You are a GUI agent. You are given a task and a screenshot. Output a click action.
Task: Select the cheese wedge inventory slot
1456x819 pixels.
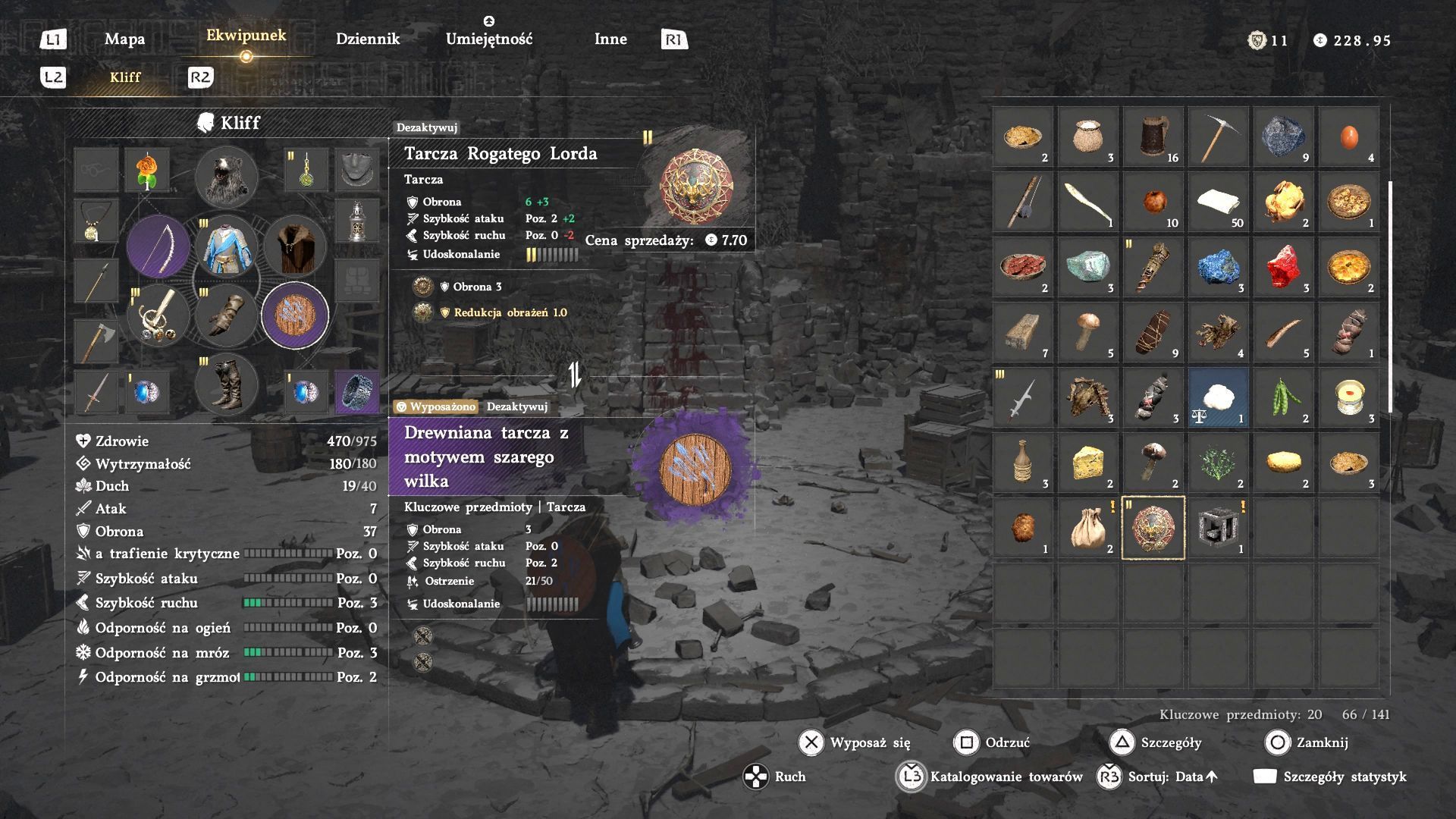pyautogui.click(x=1087, y=463)
